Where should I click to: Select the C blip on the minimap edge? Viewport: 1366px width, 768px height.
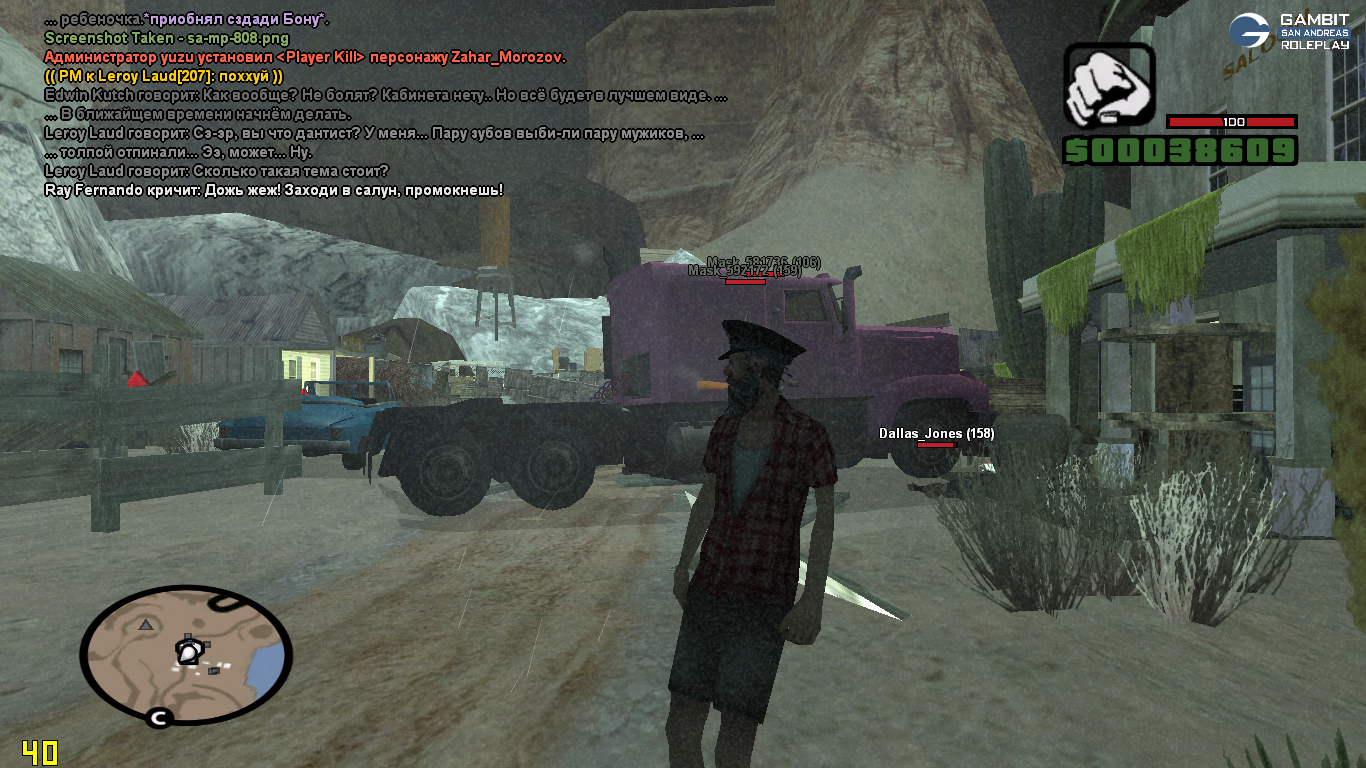(157, 717)
